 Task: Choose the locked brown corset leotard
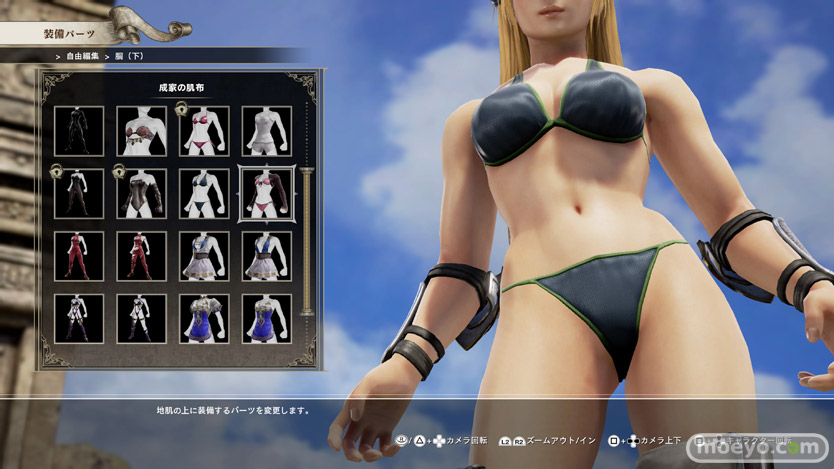(141, 193)
